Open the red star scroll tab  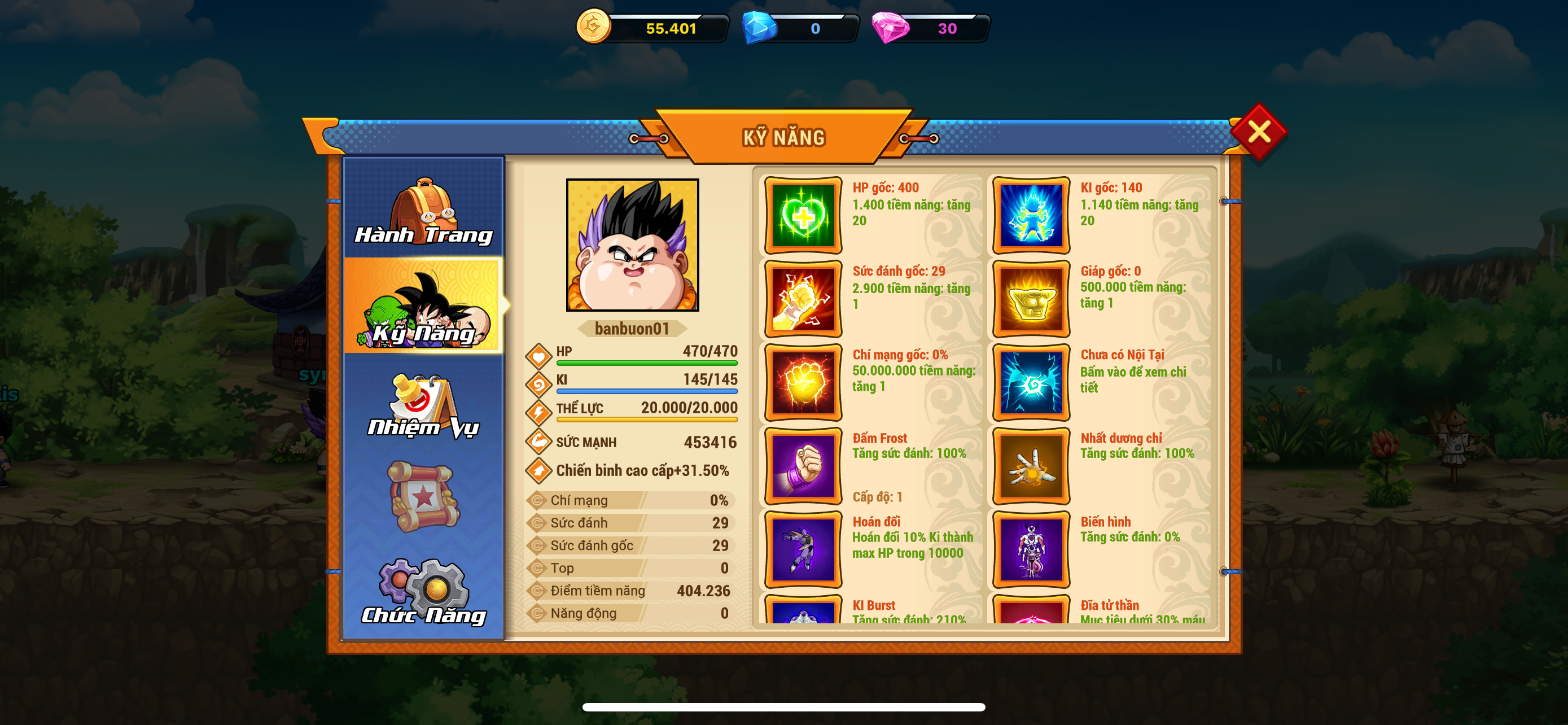(x=424, y=496)
